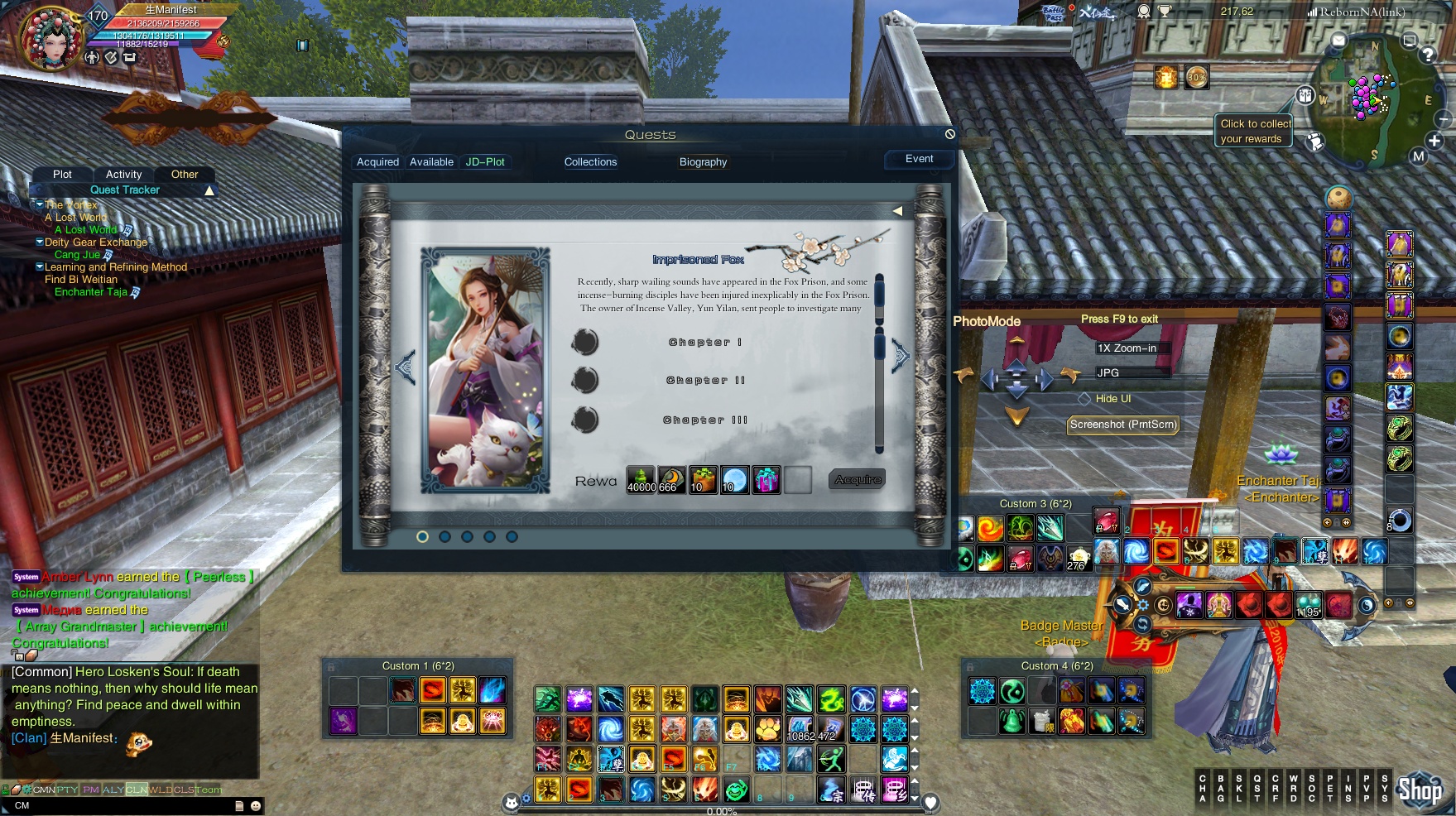Close the Quests window

point(950,134)
